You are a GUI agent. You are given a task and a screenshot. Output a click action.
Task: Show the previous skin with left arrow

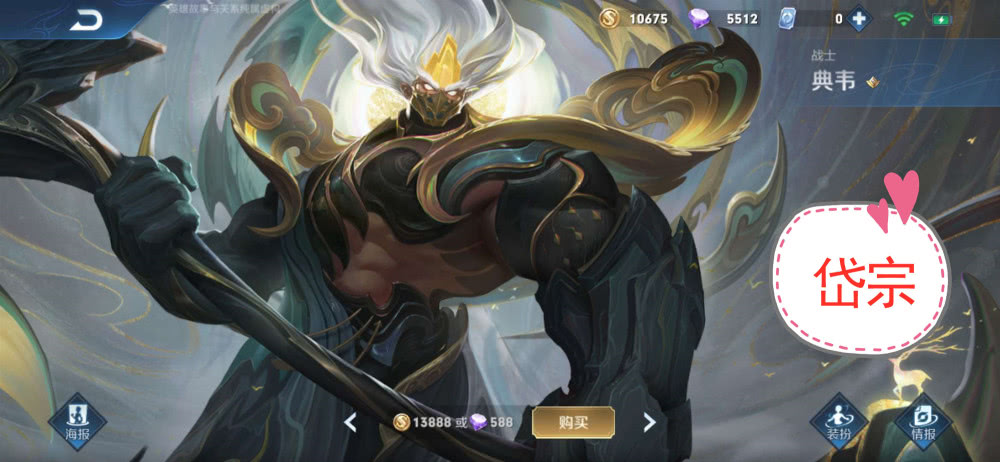(x=350, y=422)
